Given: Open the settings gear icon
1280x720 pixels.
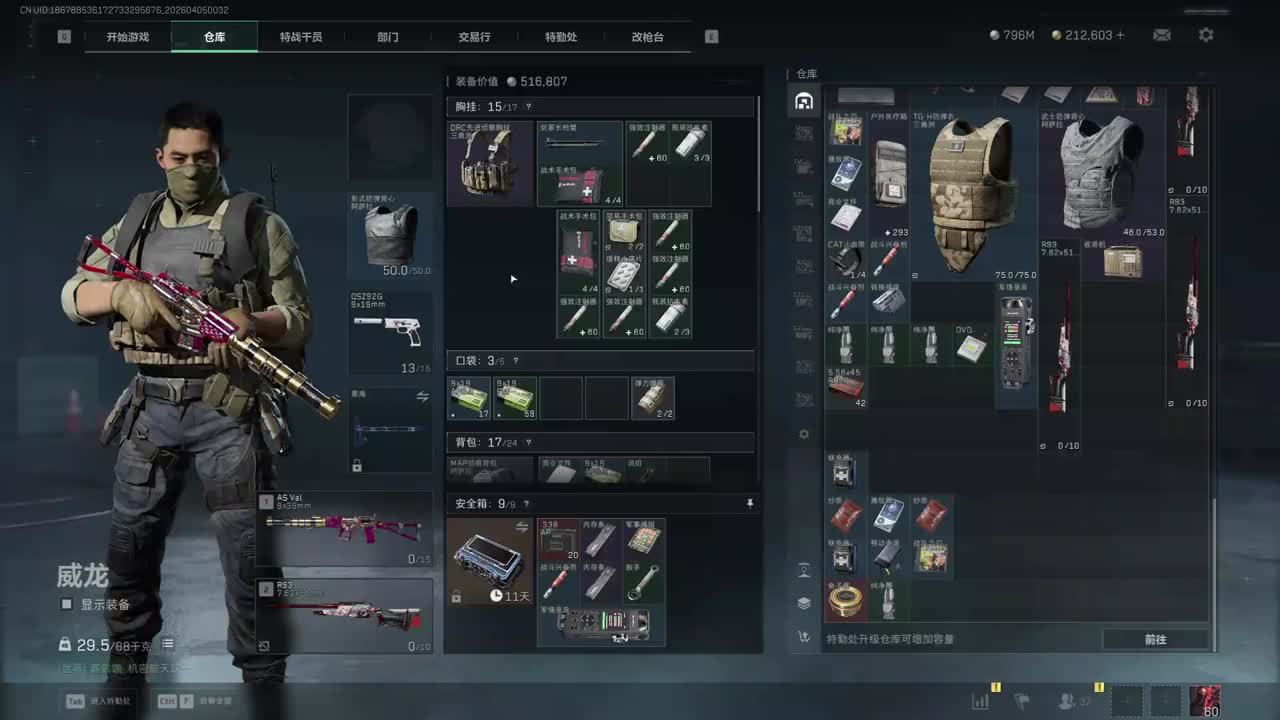Looking at the screenshot, I should tap(1206, 35).
